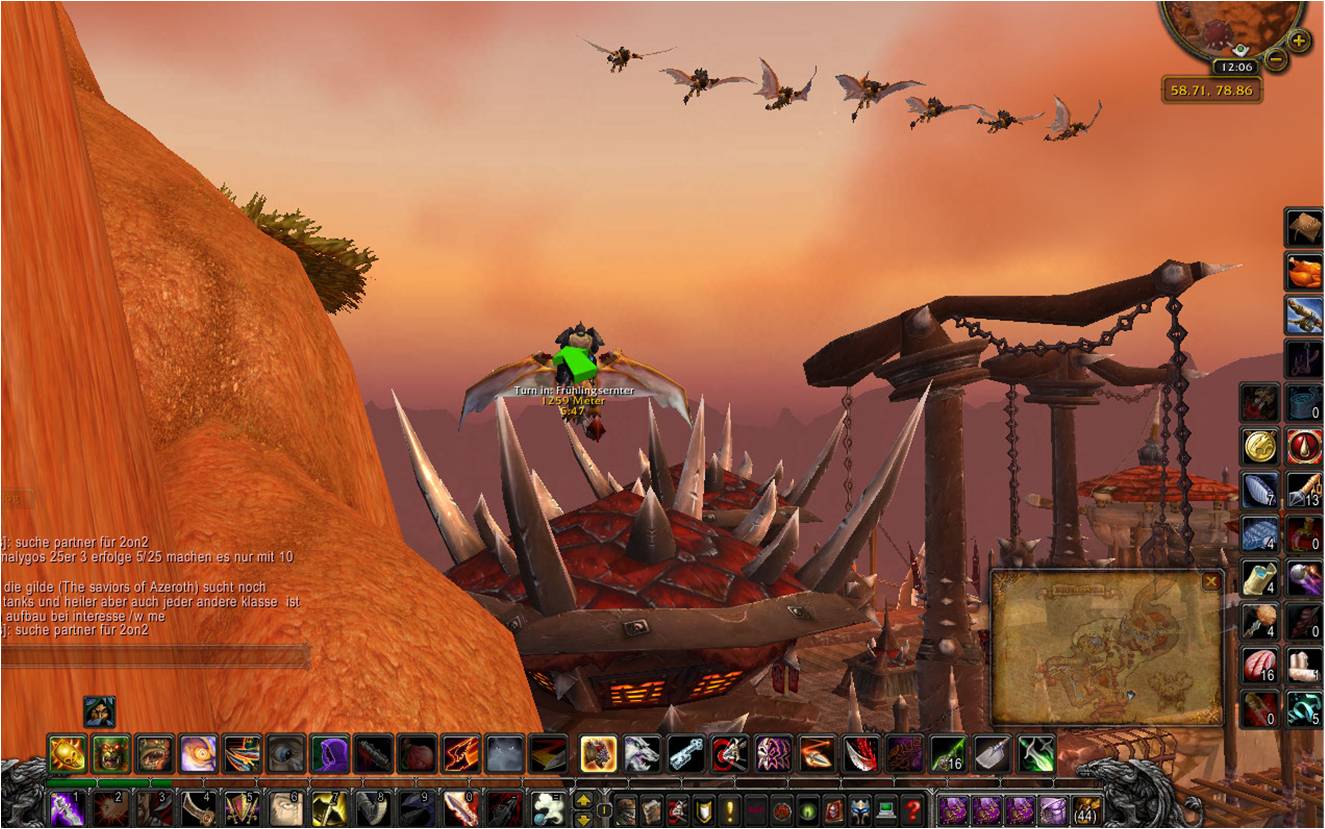The width and height of the screenshot is (1325, 829).
Task: Use the green-glowing weapon with count 16
Action: tap(947, 754)
